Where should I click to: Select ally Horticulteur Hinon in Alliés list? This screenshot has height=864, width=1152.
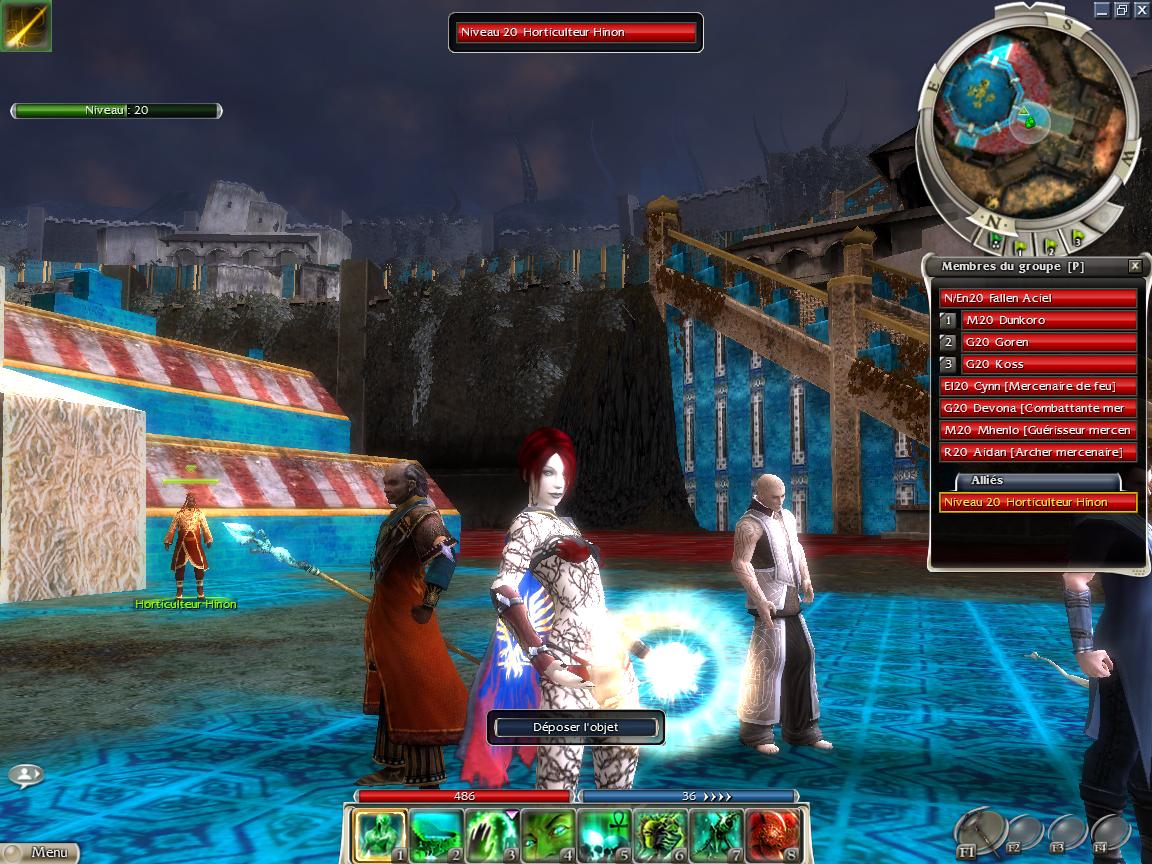[x=1038, y=502]
